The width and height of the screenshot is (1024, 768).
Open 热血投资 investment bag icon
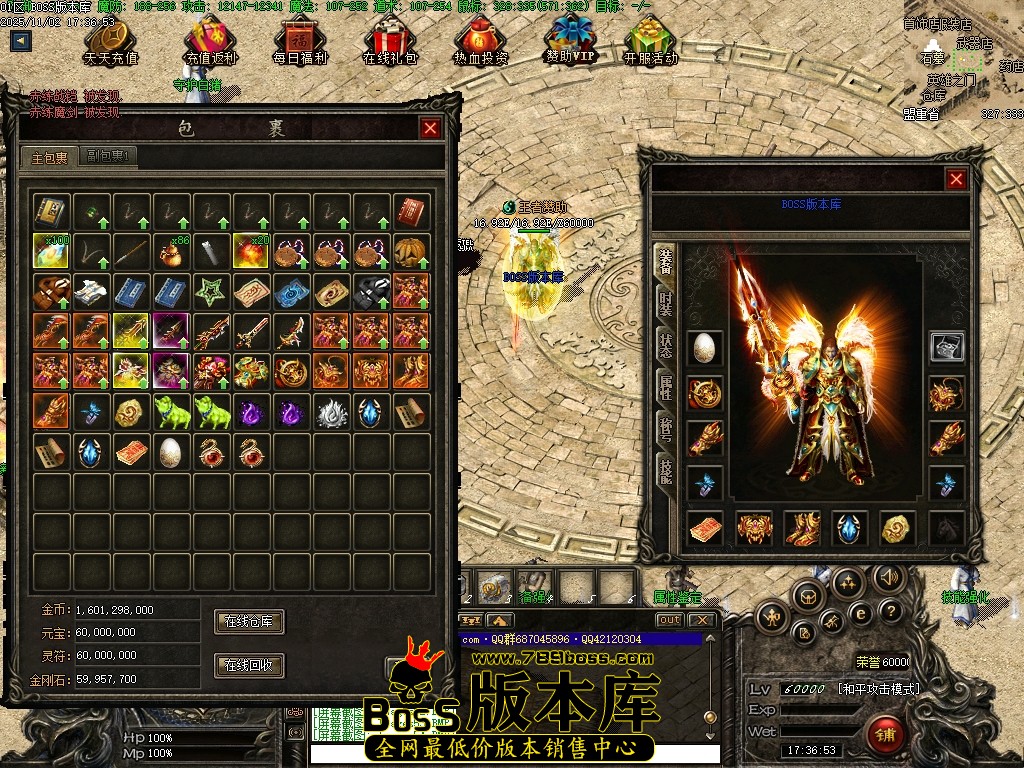click(480, 42)
